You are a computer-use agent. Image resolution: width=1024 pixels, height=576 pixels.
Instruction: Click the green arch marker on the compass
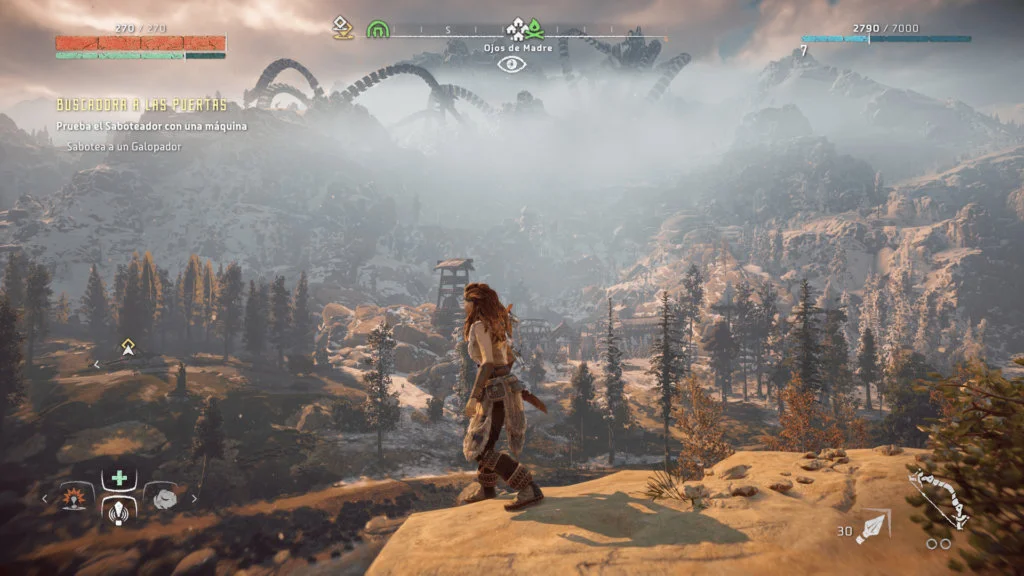[377, 29]
